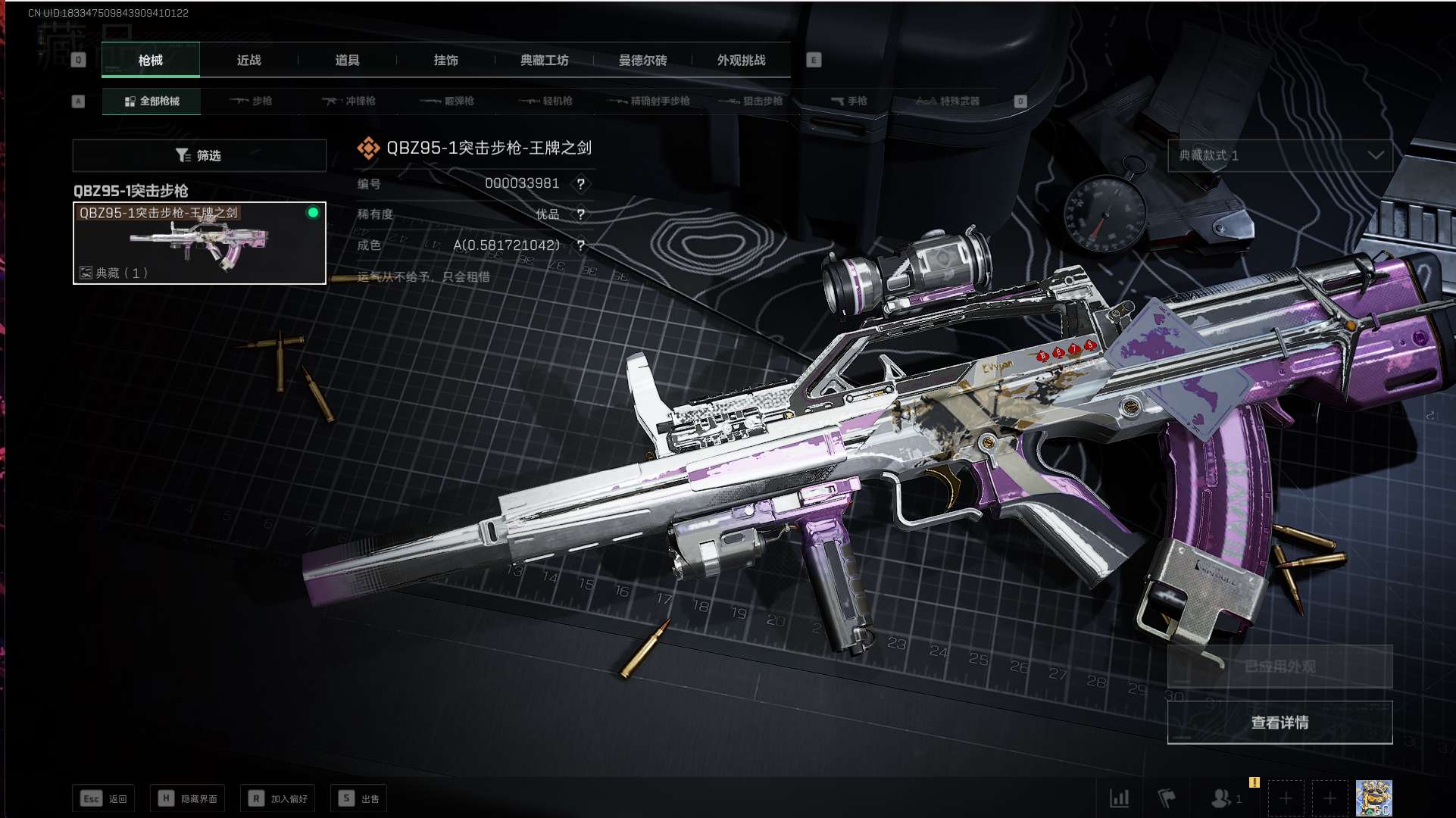The width and height of the screenshot is (1456, 818).
Task: Open the 道具 items tab
Action: (347, 61)
